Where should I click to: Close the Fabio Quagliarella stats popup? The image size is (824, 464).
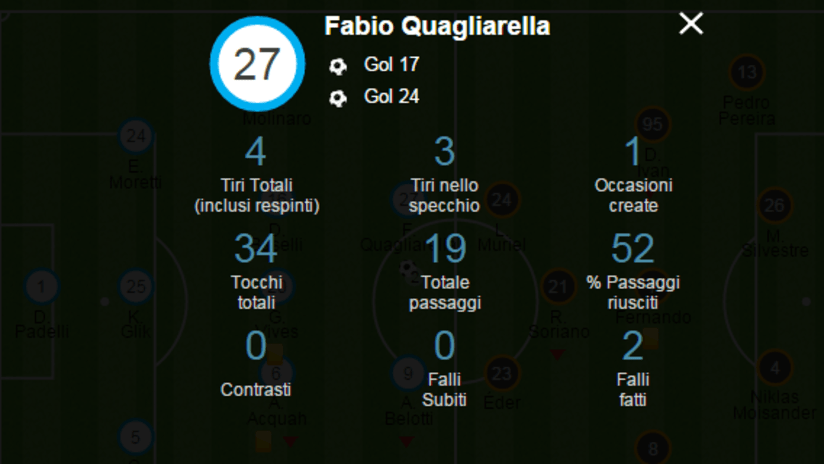tap(691, 24)
